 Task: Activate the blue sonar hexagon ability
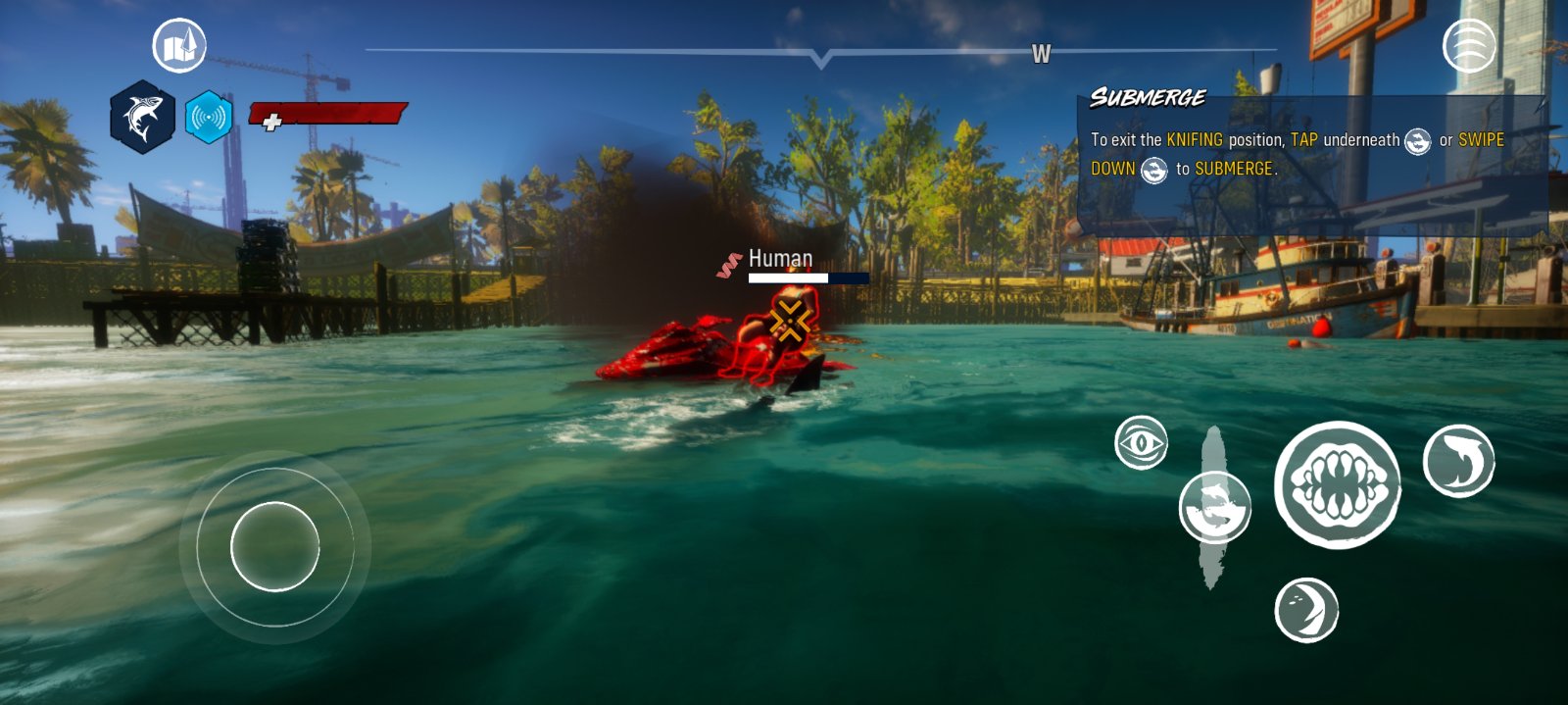(209, 118)
